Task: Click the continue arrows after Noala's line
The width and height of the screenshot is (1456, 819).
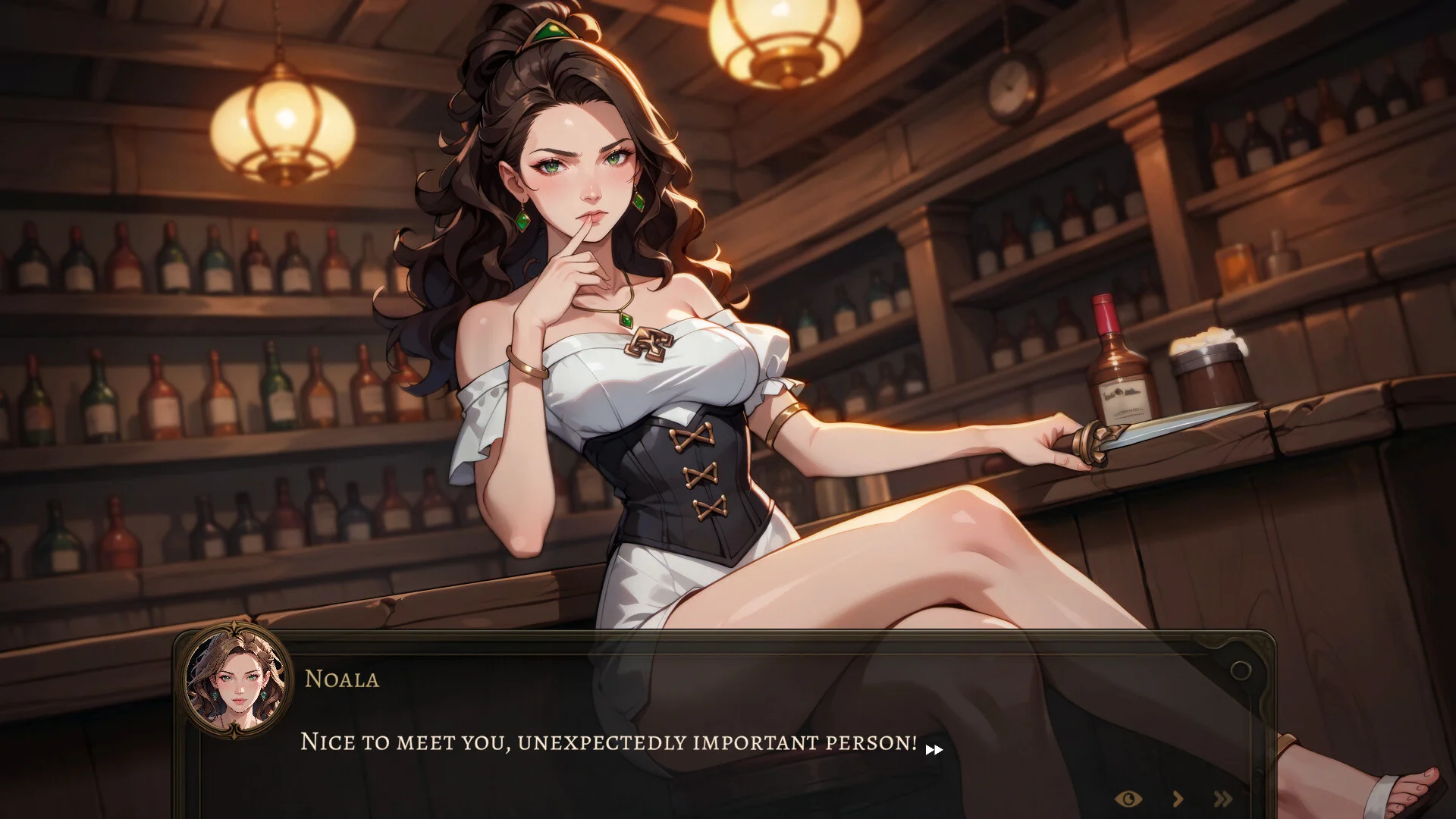Action: 934,750
